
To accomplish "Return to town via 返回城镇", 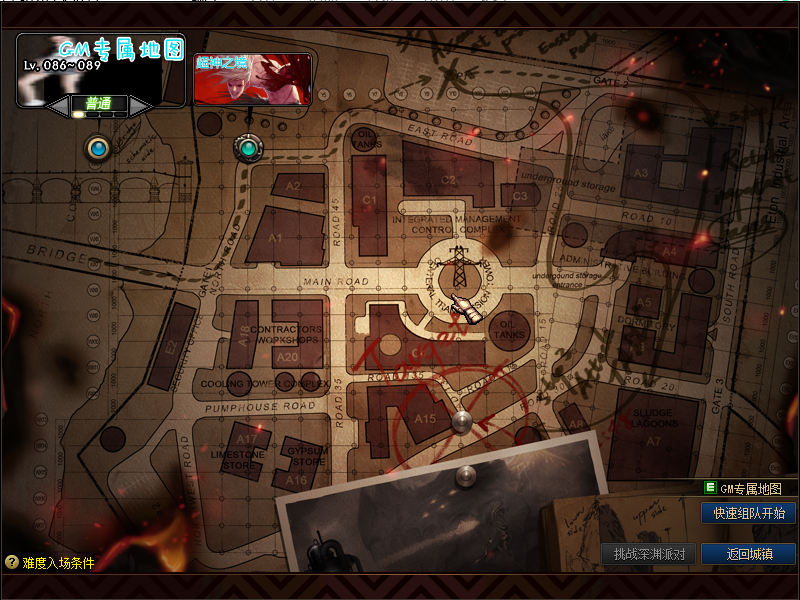I will 749,553.
